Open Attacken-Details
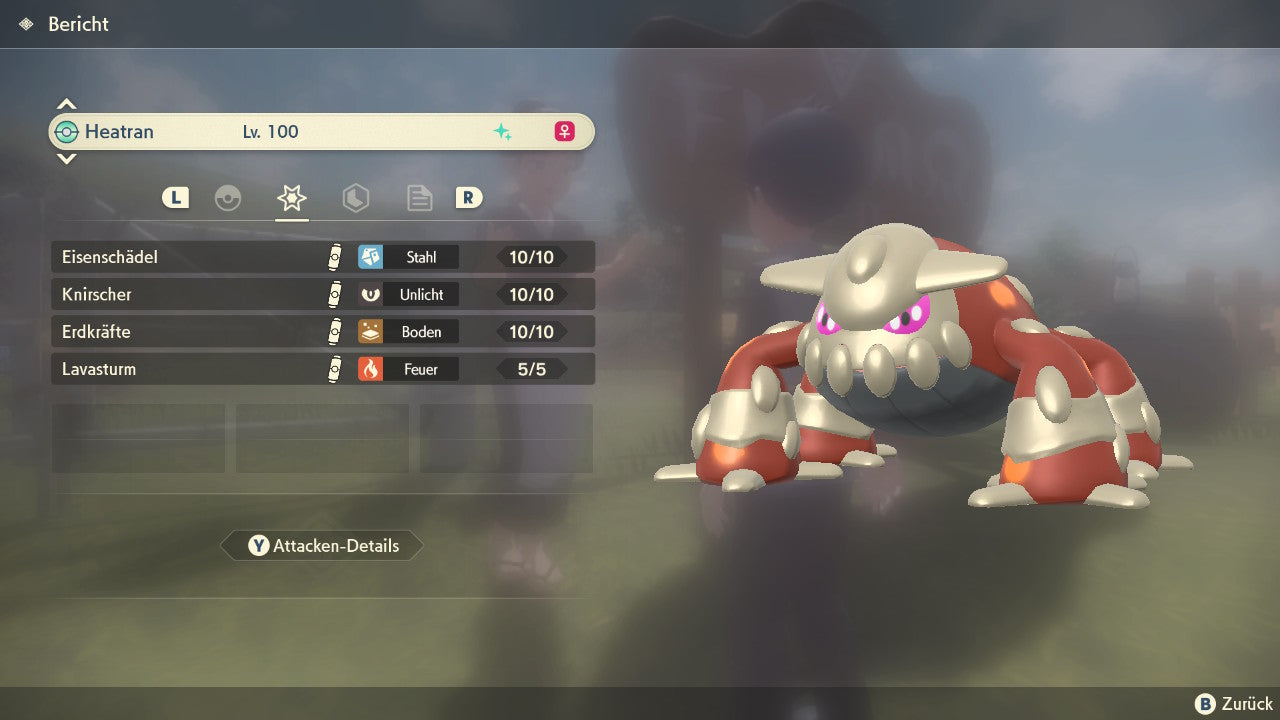Image resolution: width=1280 pixels, height=720 pixels. tap(322, 546)
